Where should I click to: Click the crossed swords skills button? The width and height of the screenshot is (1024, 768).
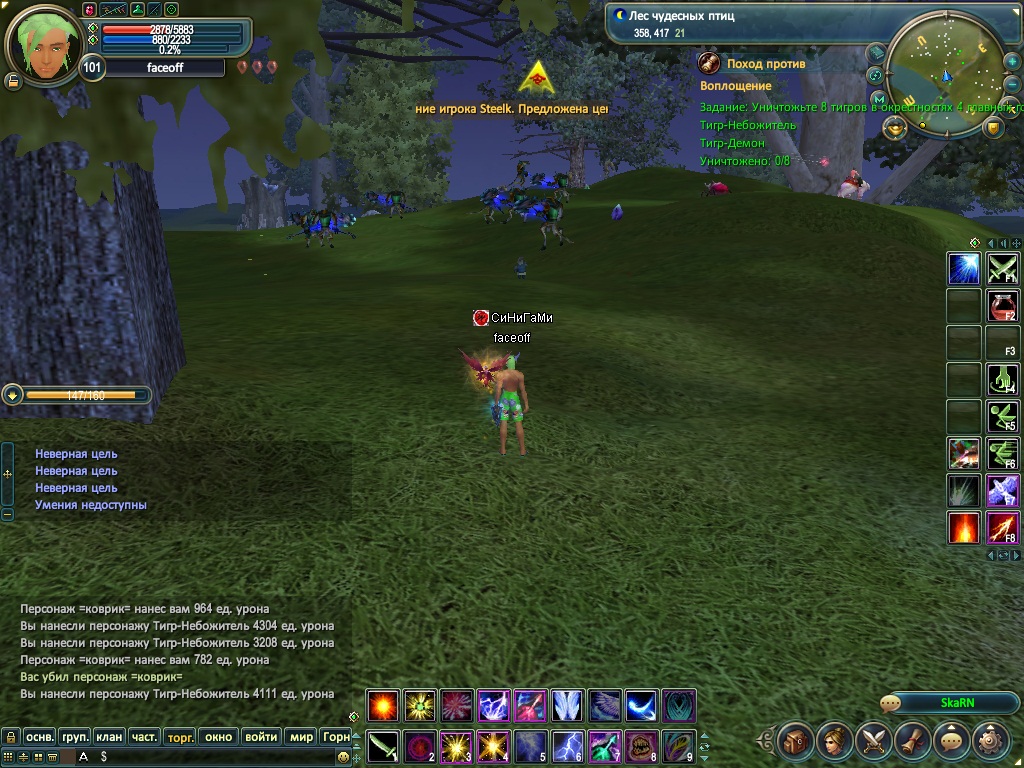(874, 741)
